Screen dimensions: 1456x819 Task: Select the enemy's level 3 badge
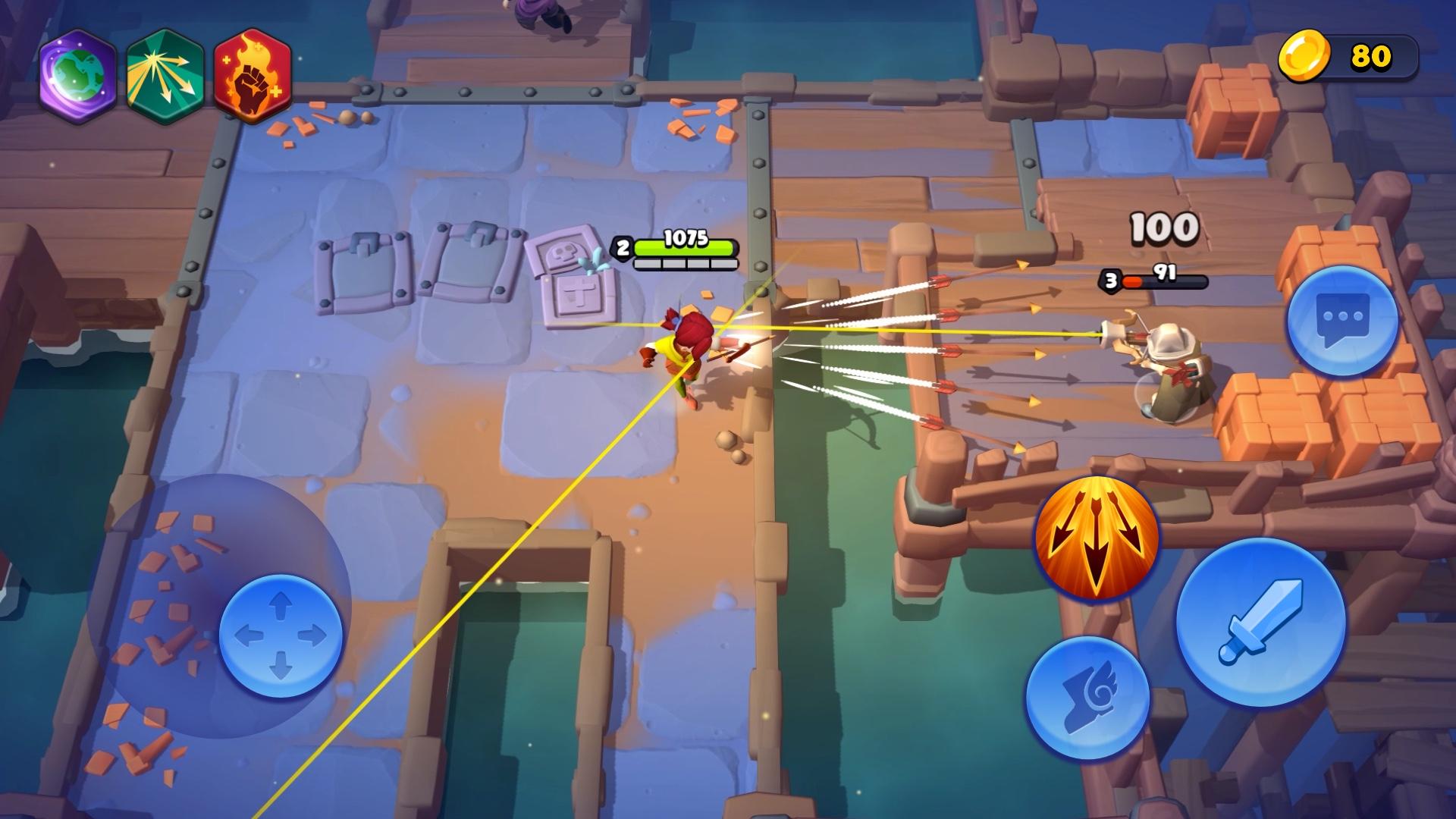[1109, 280]
